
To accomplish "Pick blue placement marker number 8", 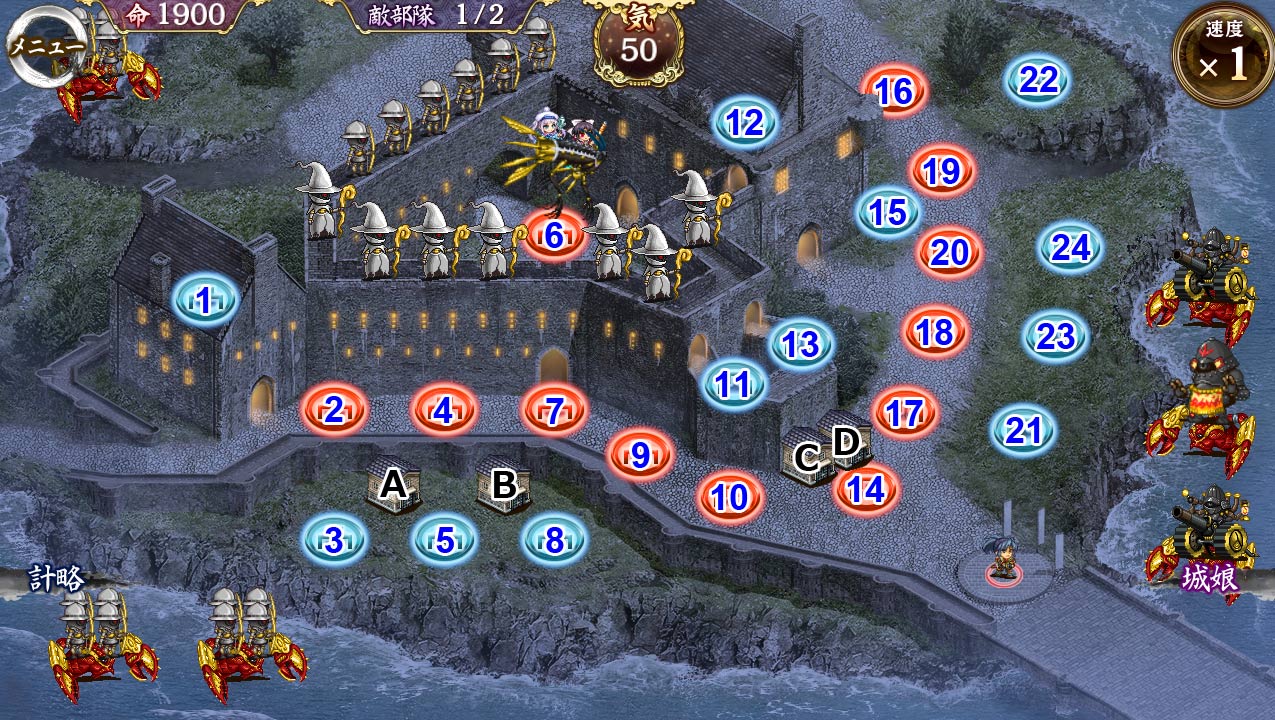I will [x=555, y=541].
